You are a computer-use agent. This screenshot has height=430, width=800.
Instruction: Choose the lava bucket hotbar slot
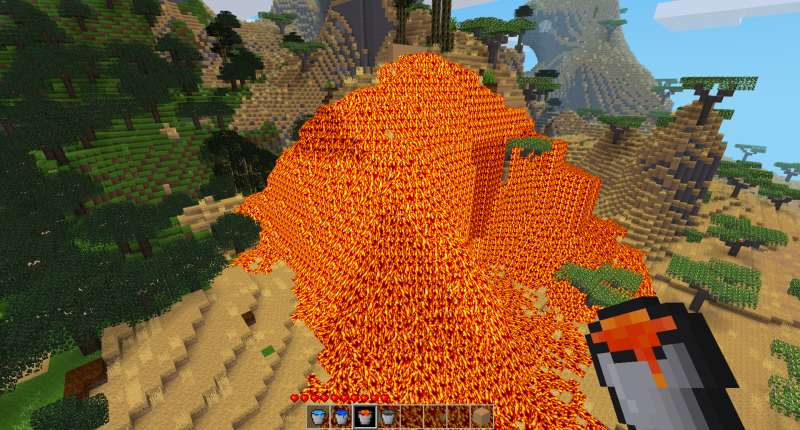tap(365, 417)
